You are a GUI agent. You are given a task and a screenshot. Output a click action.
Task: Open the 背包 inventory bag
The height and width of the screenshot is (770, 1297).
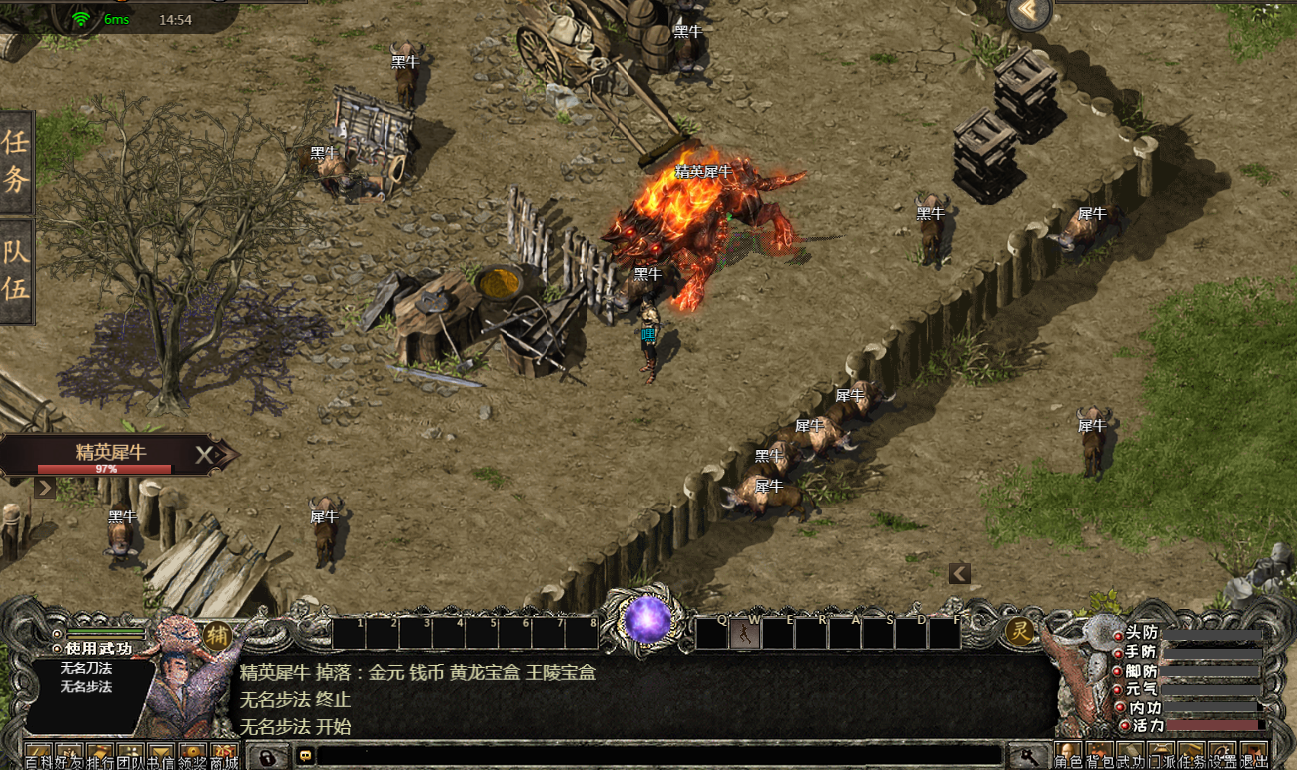[x=1100, y=756]
